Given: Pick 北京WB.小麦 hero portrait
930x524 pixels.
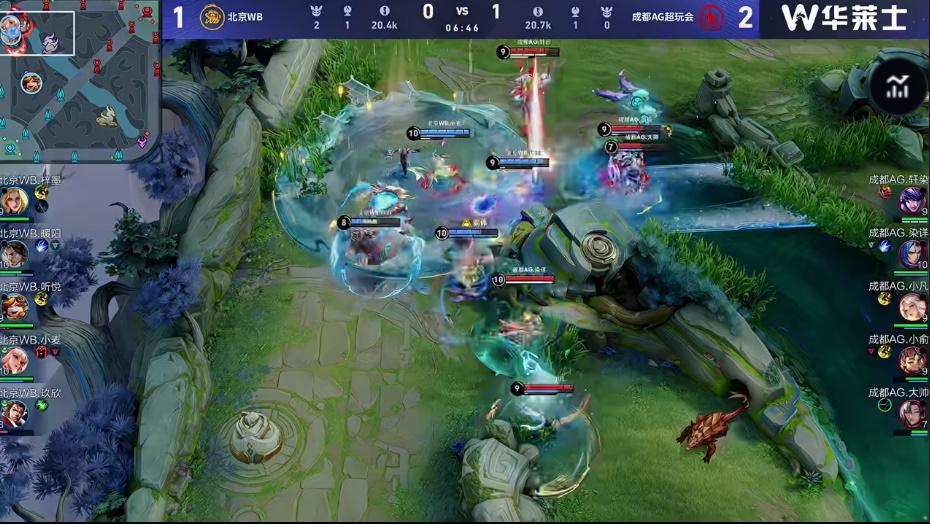Looking at the screenshot, I should pos(14,360).
